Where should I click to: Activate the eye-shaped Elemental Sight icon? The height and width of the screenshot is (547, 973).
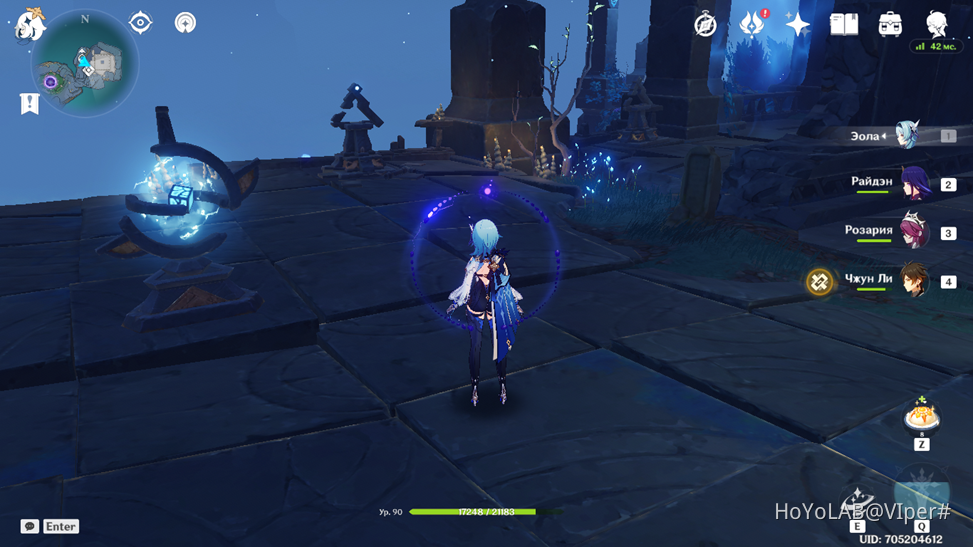click(141, 23)
